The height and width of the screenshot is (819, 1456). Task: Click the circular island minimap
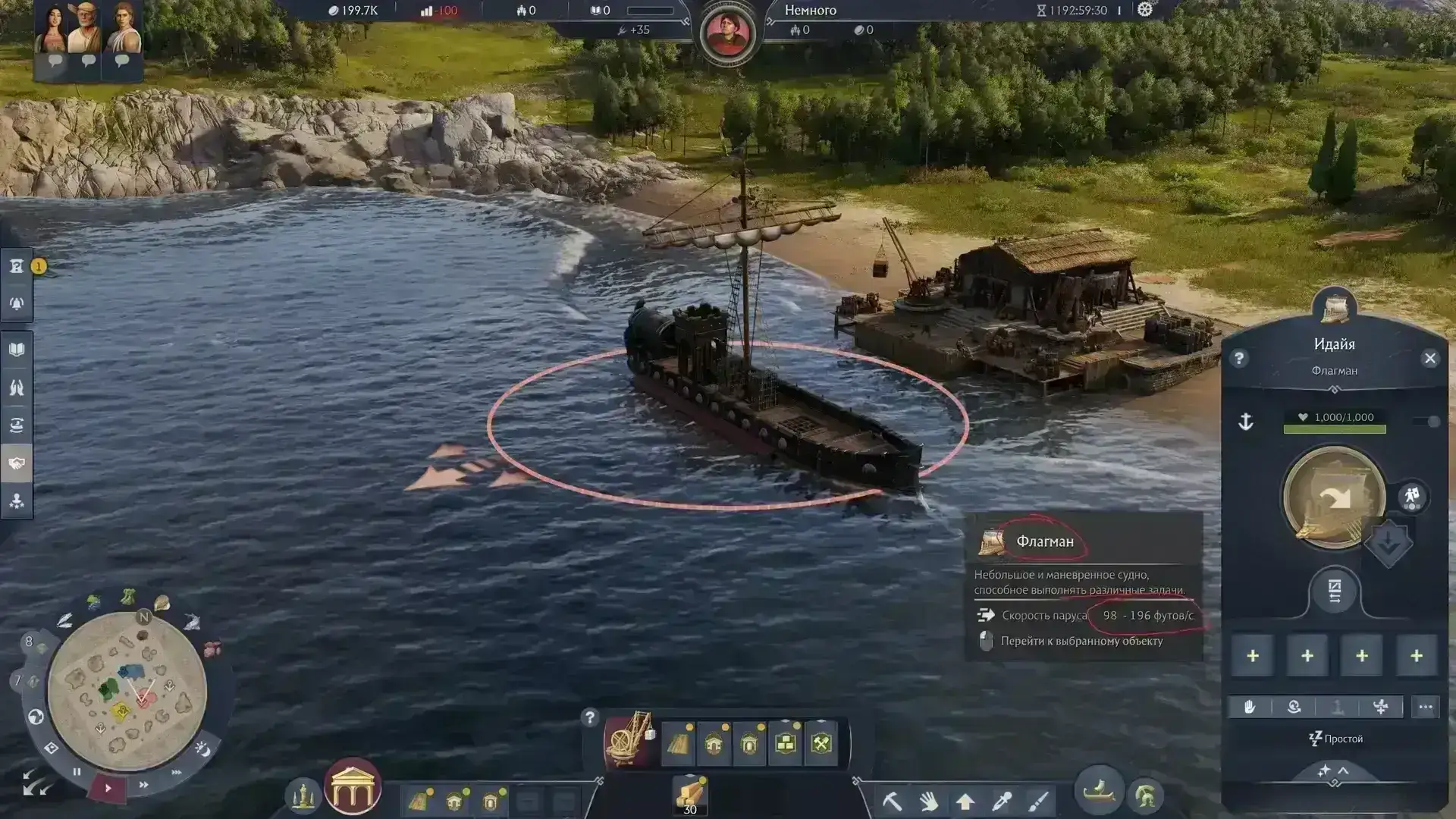pos(127,692)
